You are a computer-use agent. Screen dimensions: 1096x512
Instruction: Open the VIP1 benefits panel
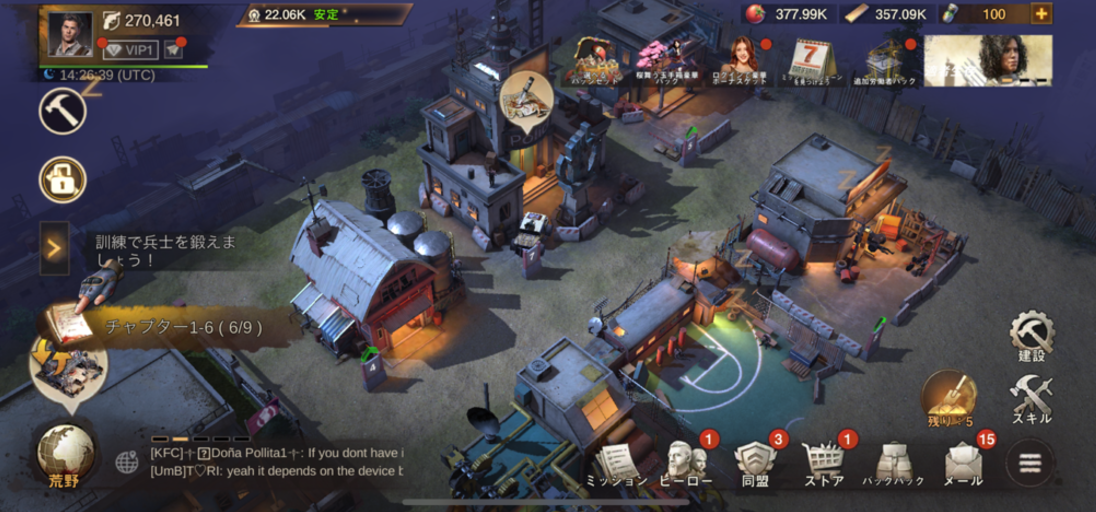click(131, 49)
